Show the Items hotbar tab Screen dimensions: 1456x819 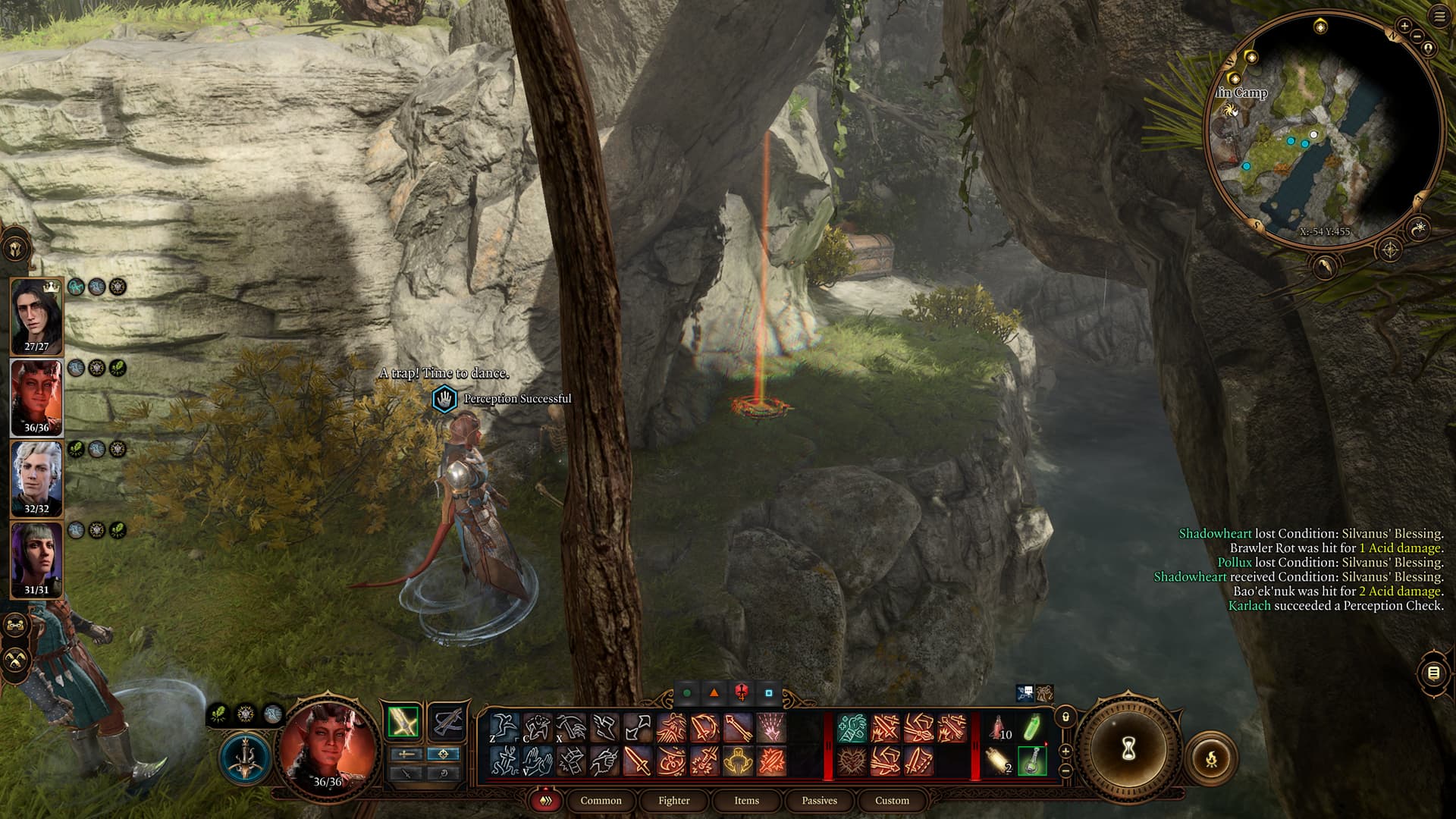746,800
